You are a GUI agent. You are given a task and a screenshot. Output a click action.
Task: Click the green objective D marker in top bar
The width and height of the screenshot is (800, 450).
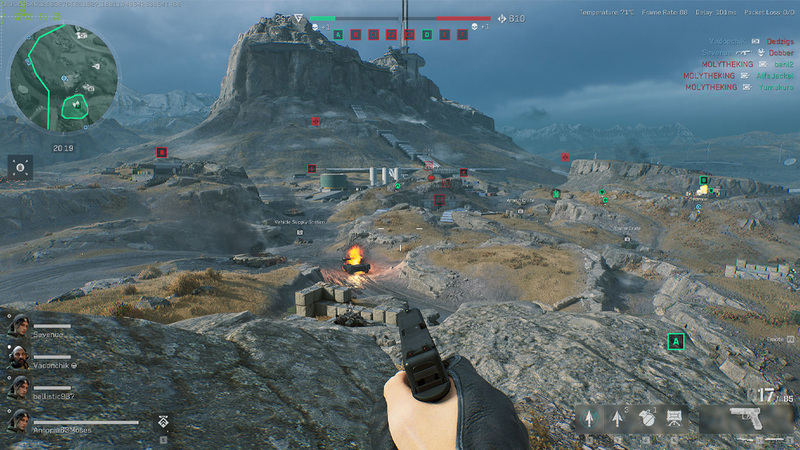(427, 34)
